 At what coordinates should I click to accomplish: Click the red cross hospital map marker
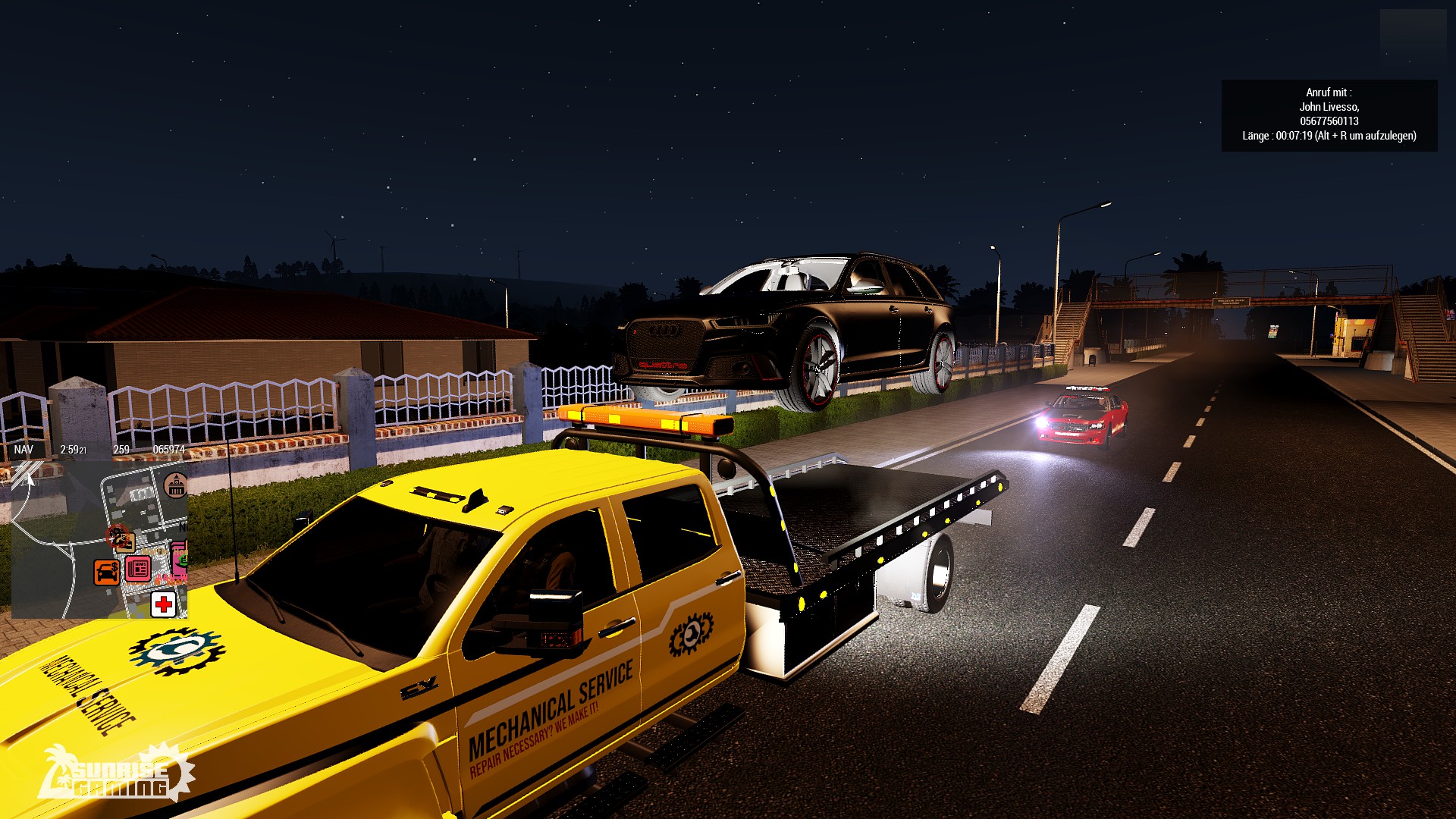(x=164, y=604)
